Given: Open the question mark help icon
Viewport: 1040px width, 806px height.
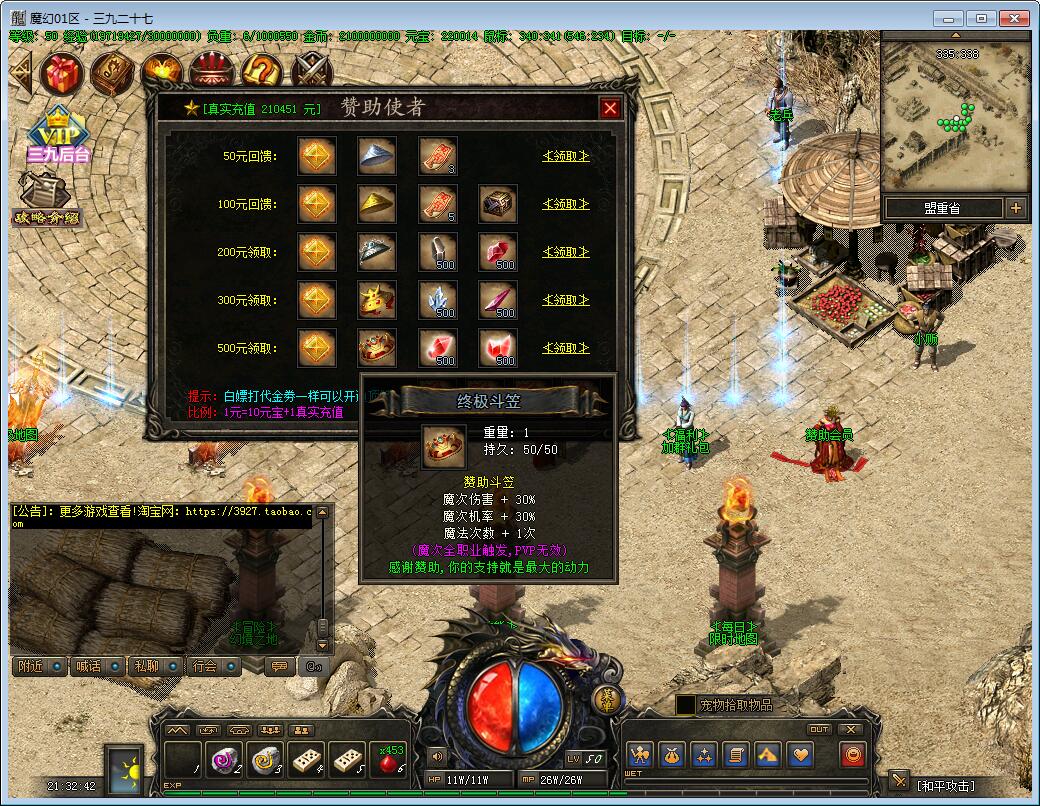Looking at the screenshot, I should (x=262, y=72).
